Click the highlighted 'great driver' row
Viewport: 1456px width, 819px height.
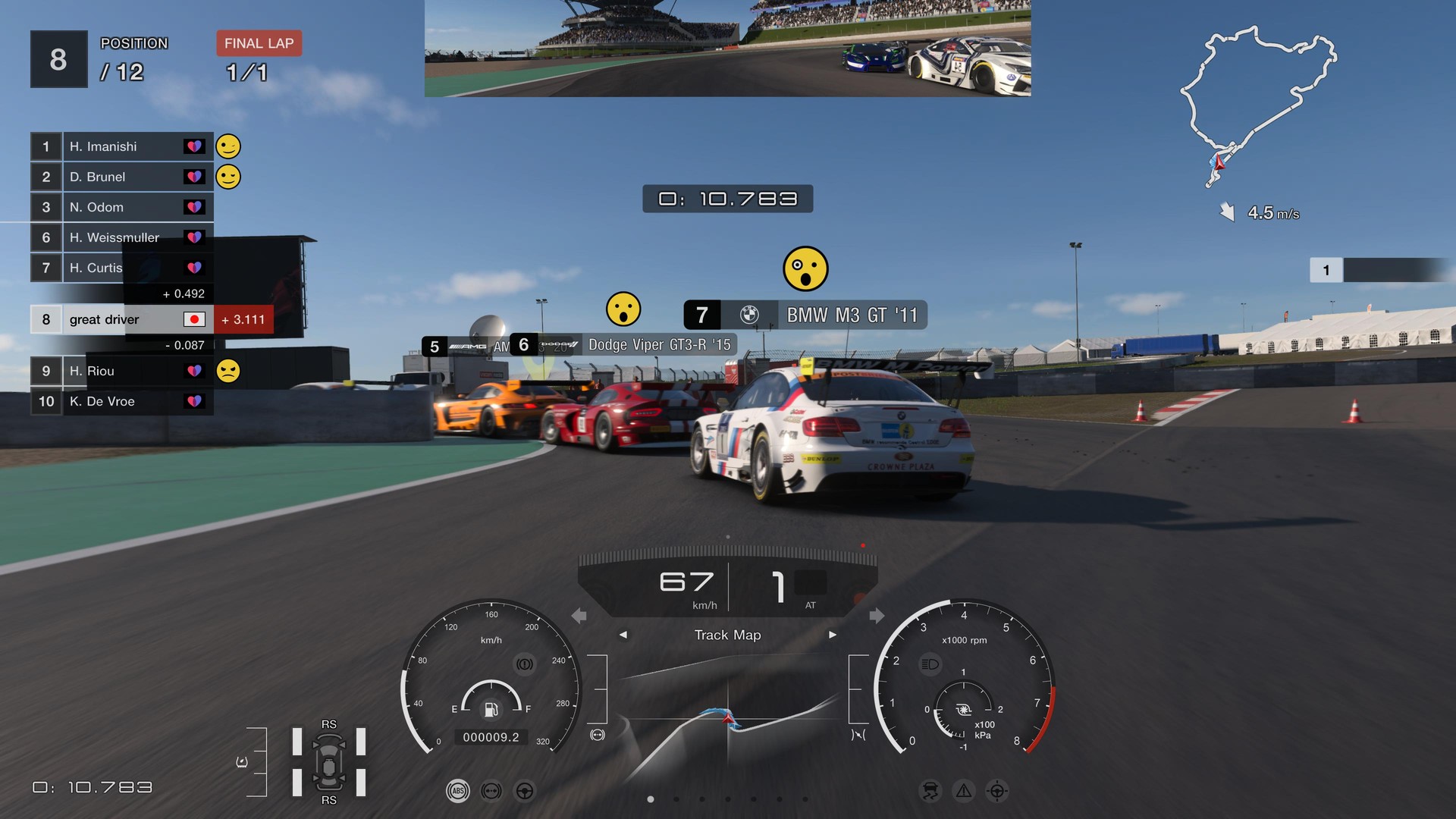click(x=121, y=319)
